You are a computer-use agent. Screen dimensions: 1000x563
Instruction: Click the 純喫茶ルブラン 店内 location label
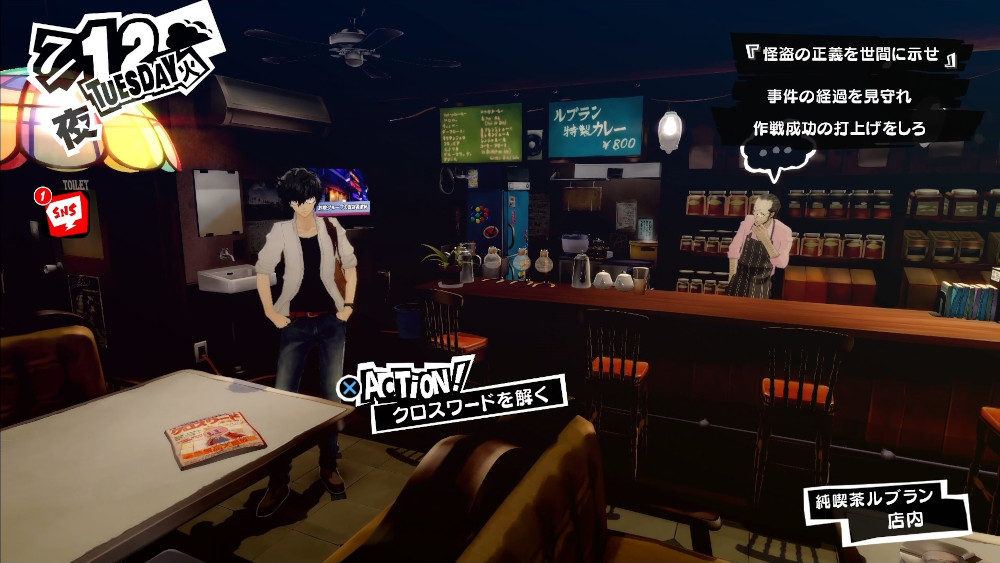click(x=886, y=508)
